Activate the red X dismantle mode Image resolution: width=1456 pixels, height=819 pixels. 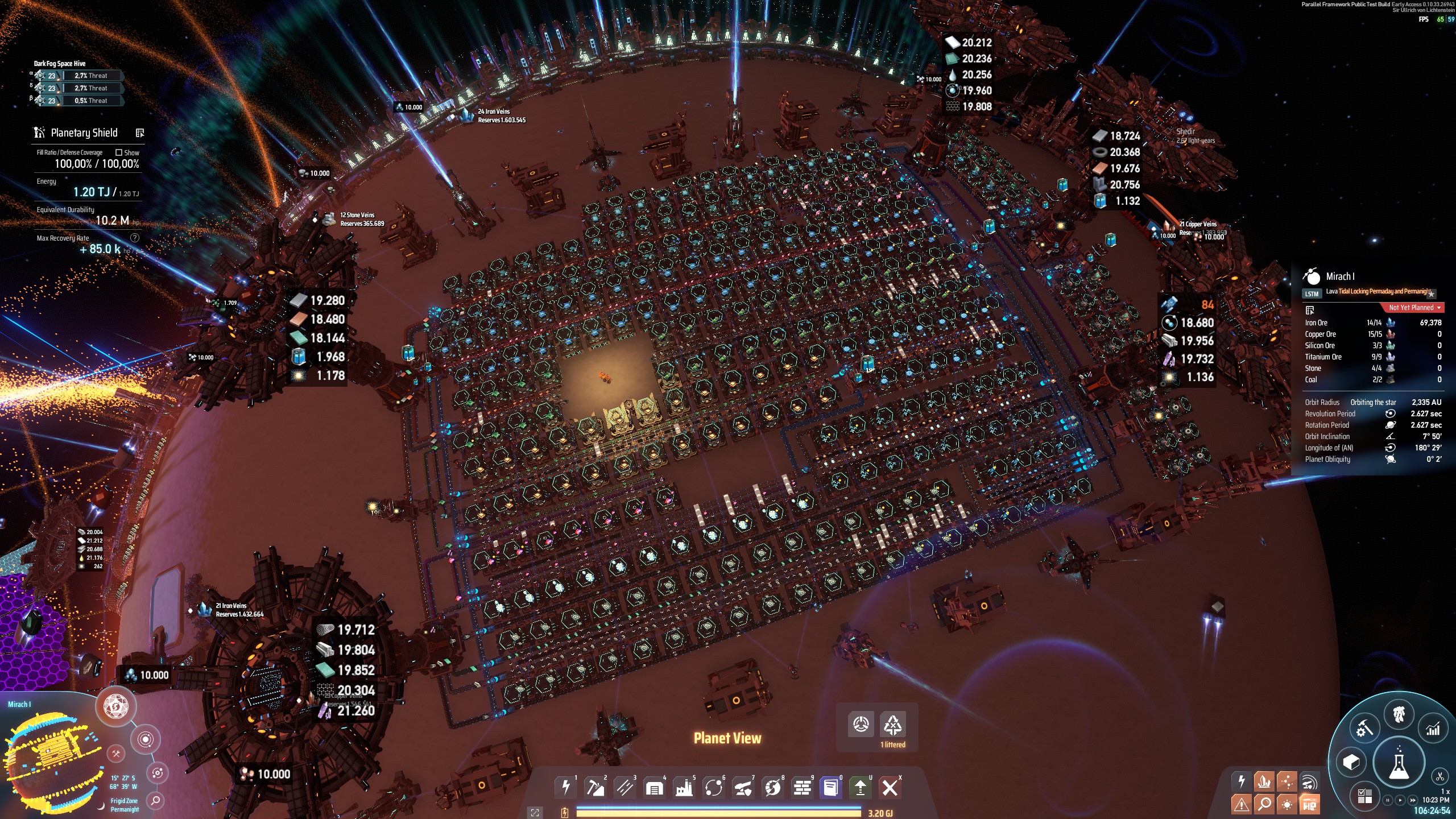tap(890, 787)
